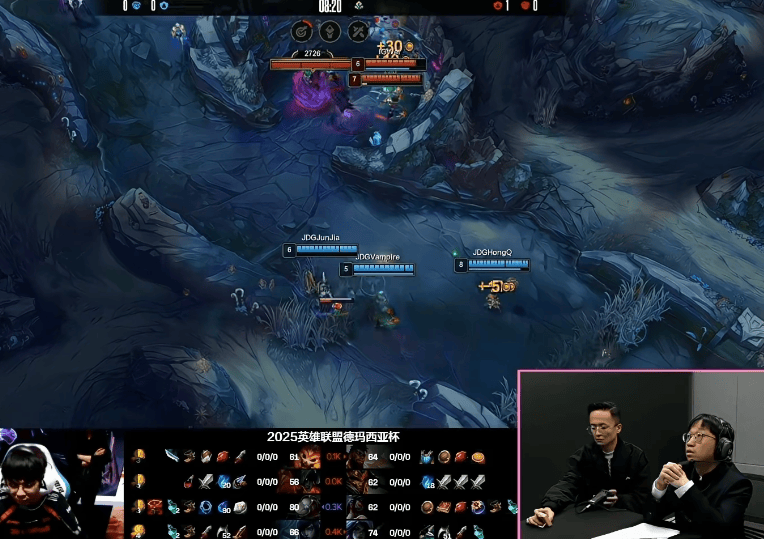Toggle the crossed tools icon at top center
The width and height of the screenshot is (764, 539).
click(x=358, y=31)
